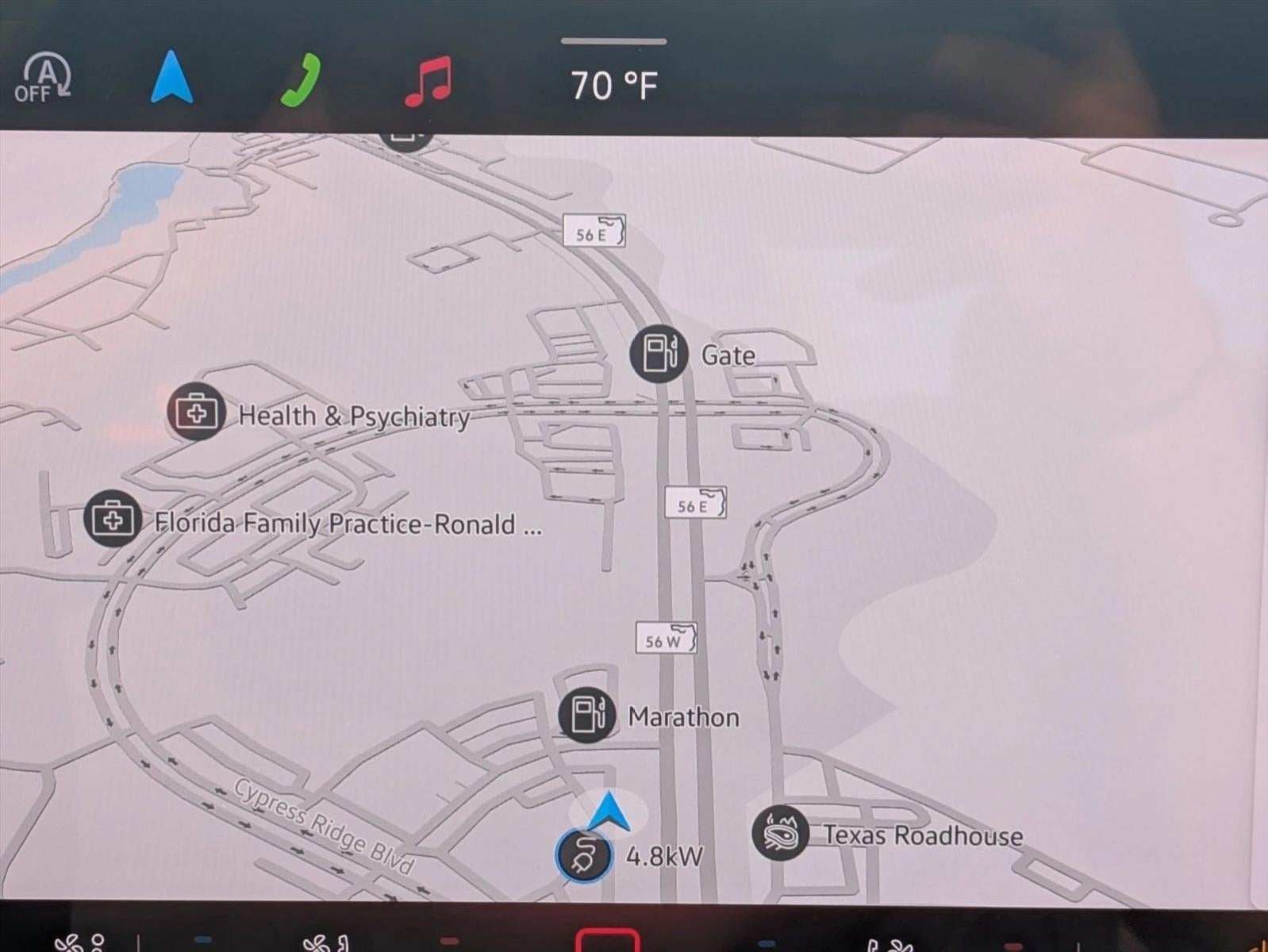Select the 4.8kW charging station marker
The image size is (1268, 952).
585,856
